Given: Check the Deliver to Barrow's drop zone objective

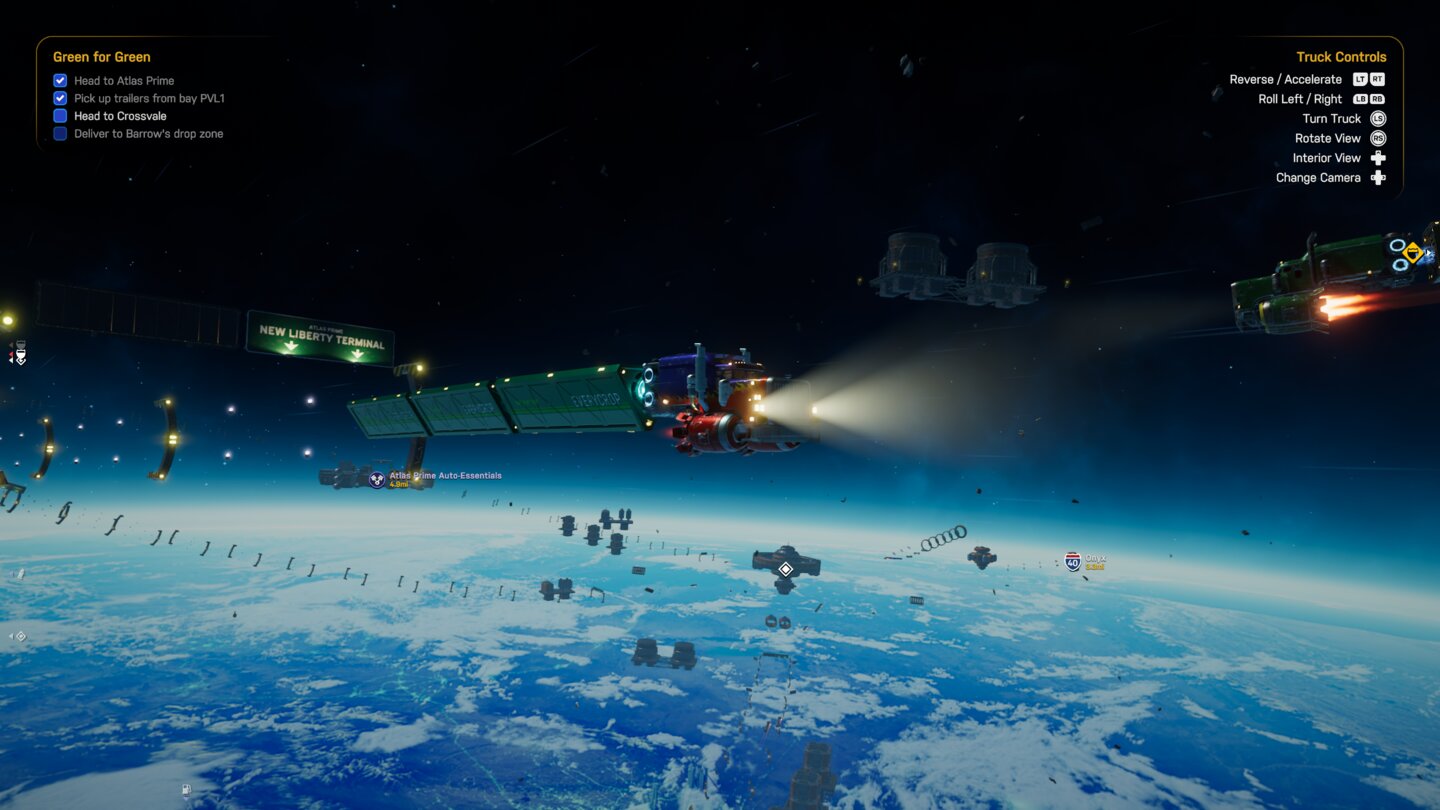Looking at the screenshot, I should [60, 133].
